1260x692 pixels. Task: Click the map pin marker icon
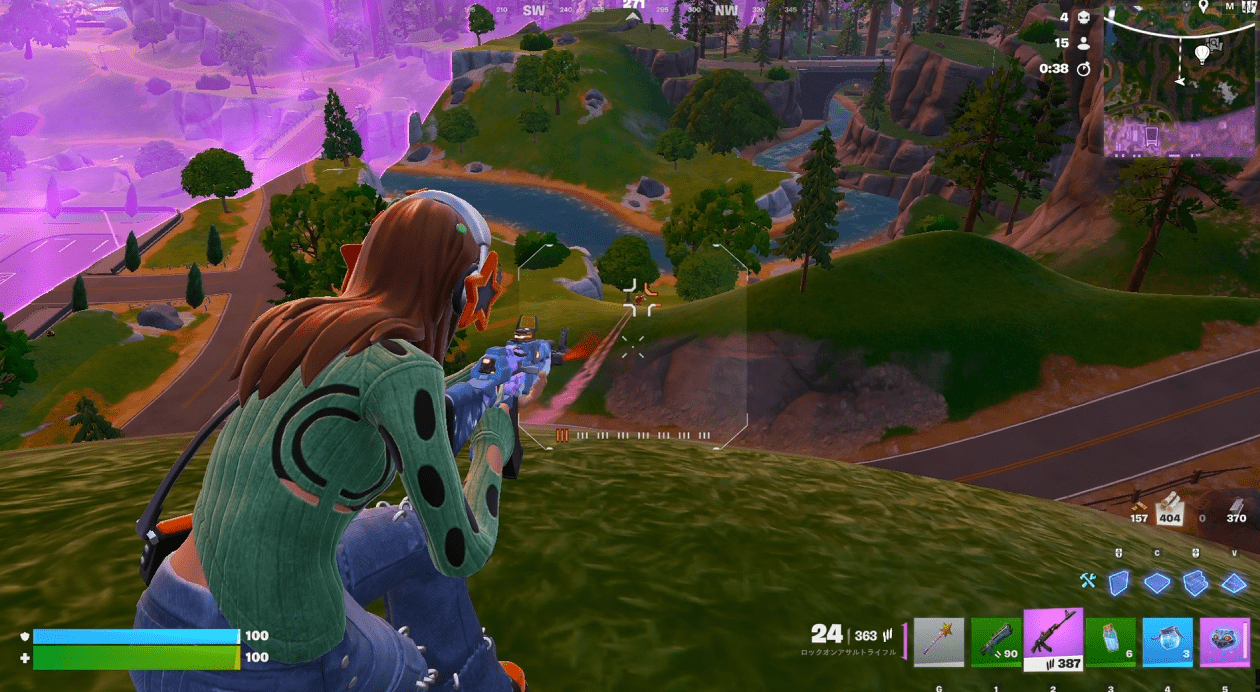tap(1201, 7)
